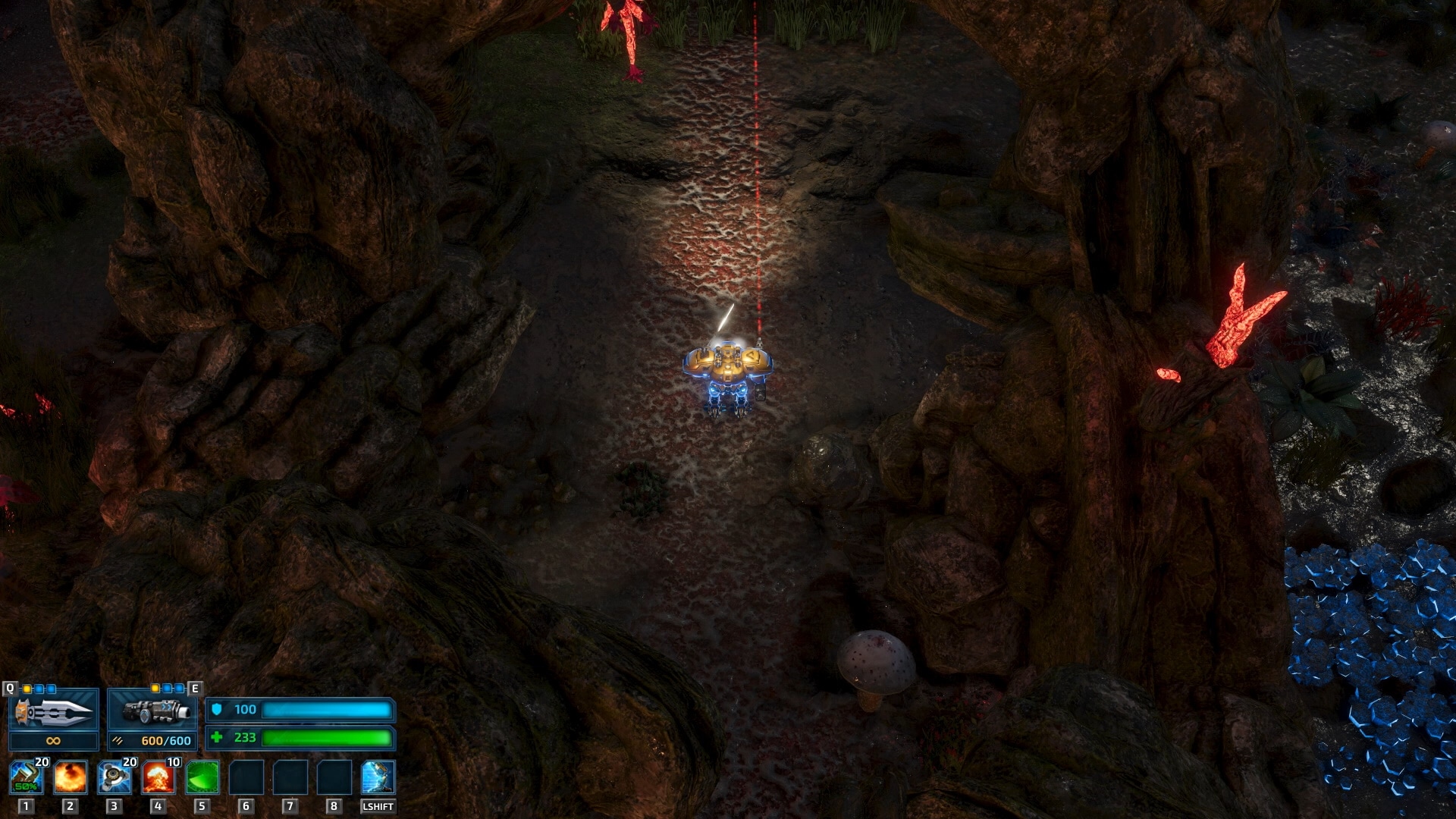Launch the mushroom cloud nuke ability
Image resolution: width=1456 pixels, height=819 pixels.
tap(158, 778)
